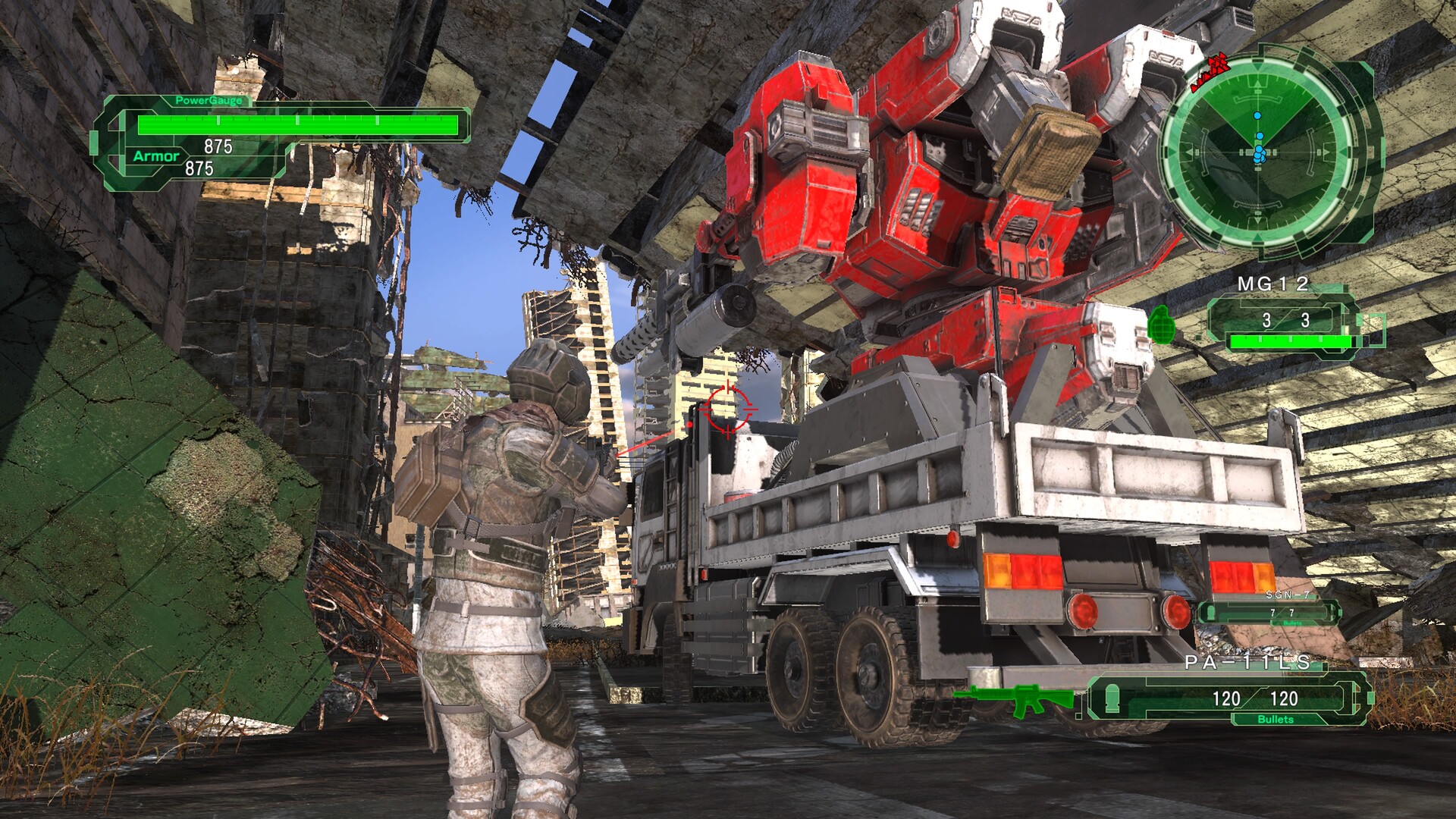Click the Bullets label in the SGN-7 panel
The width and height of the screenshot is (1456, 819).
(1291, 623)
